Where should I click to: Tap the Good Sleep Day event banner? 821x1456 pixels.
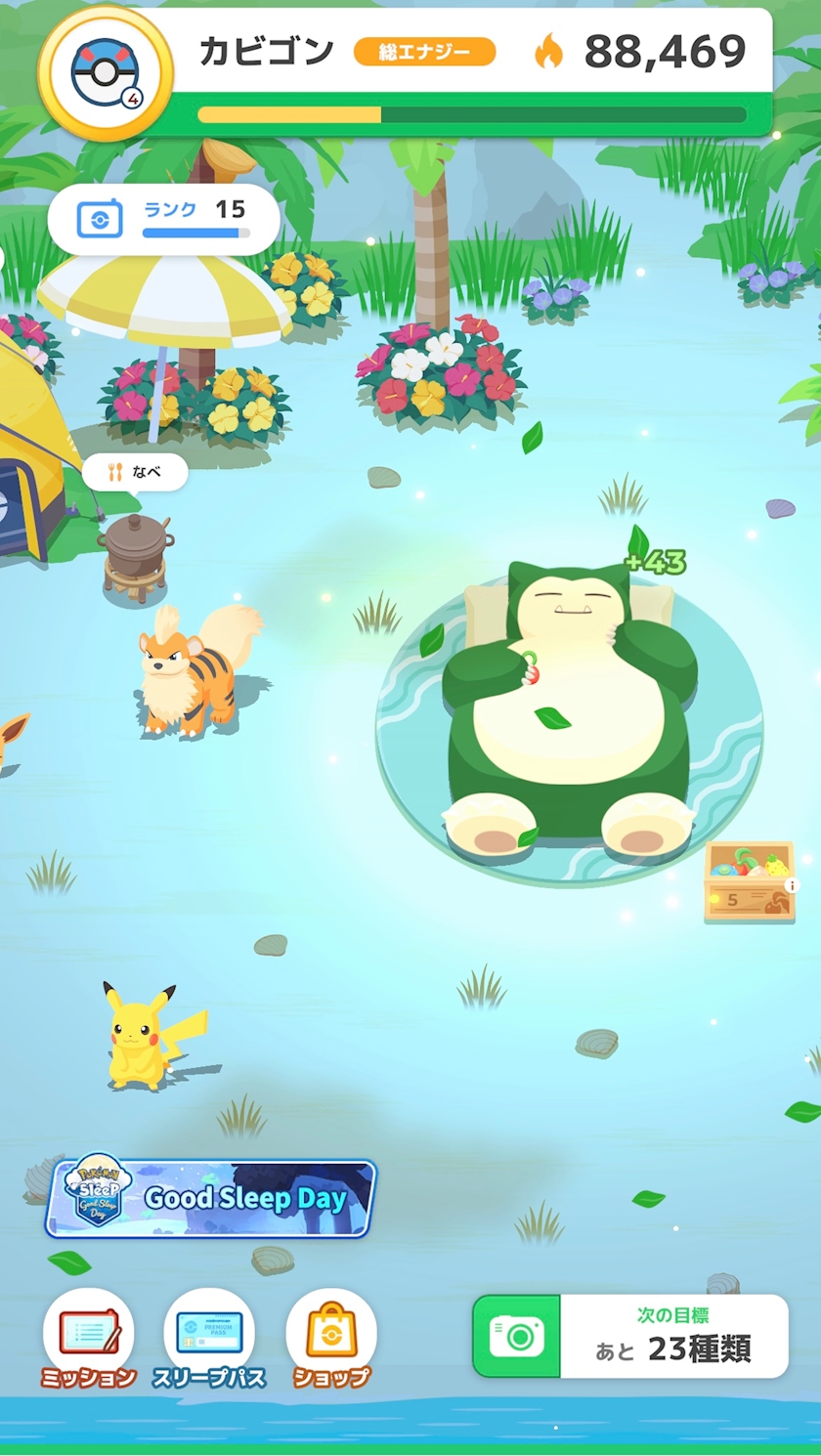211,1198
